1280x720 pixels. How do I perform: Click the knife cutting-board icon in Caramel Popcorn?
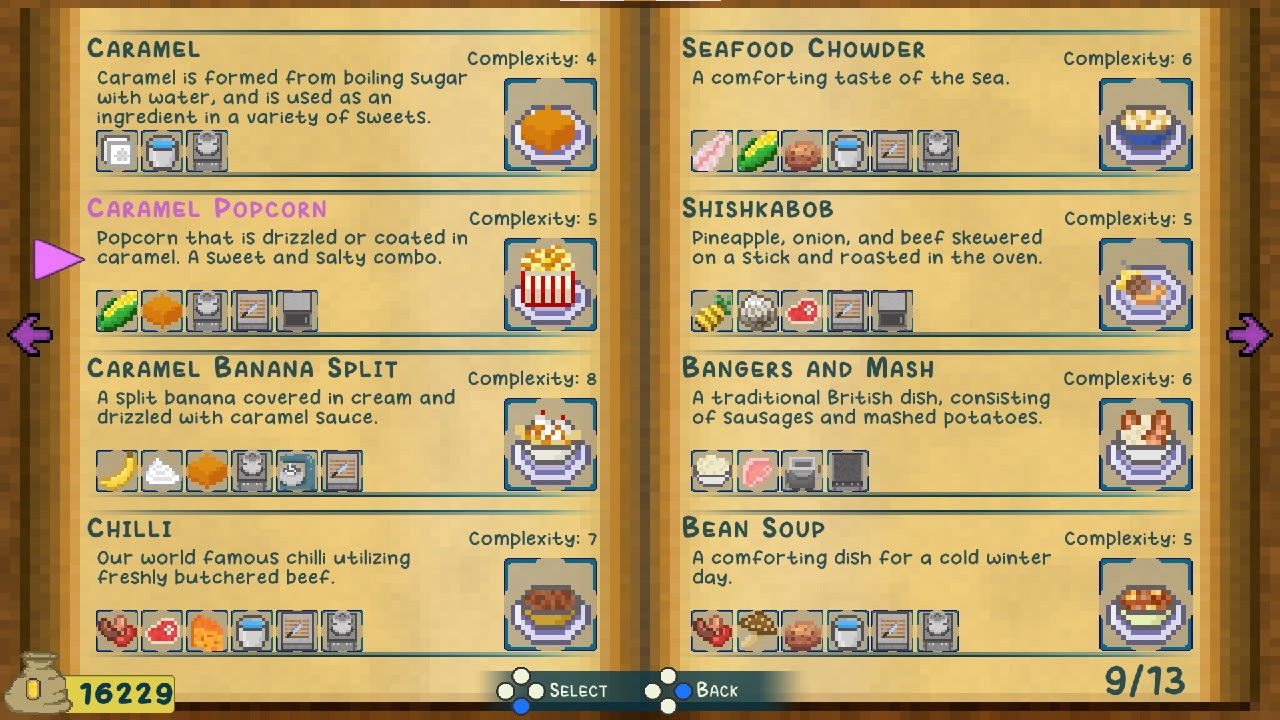click(253, 310)
